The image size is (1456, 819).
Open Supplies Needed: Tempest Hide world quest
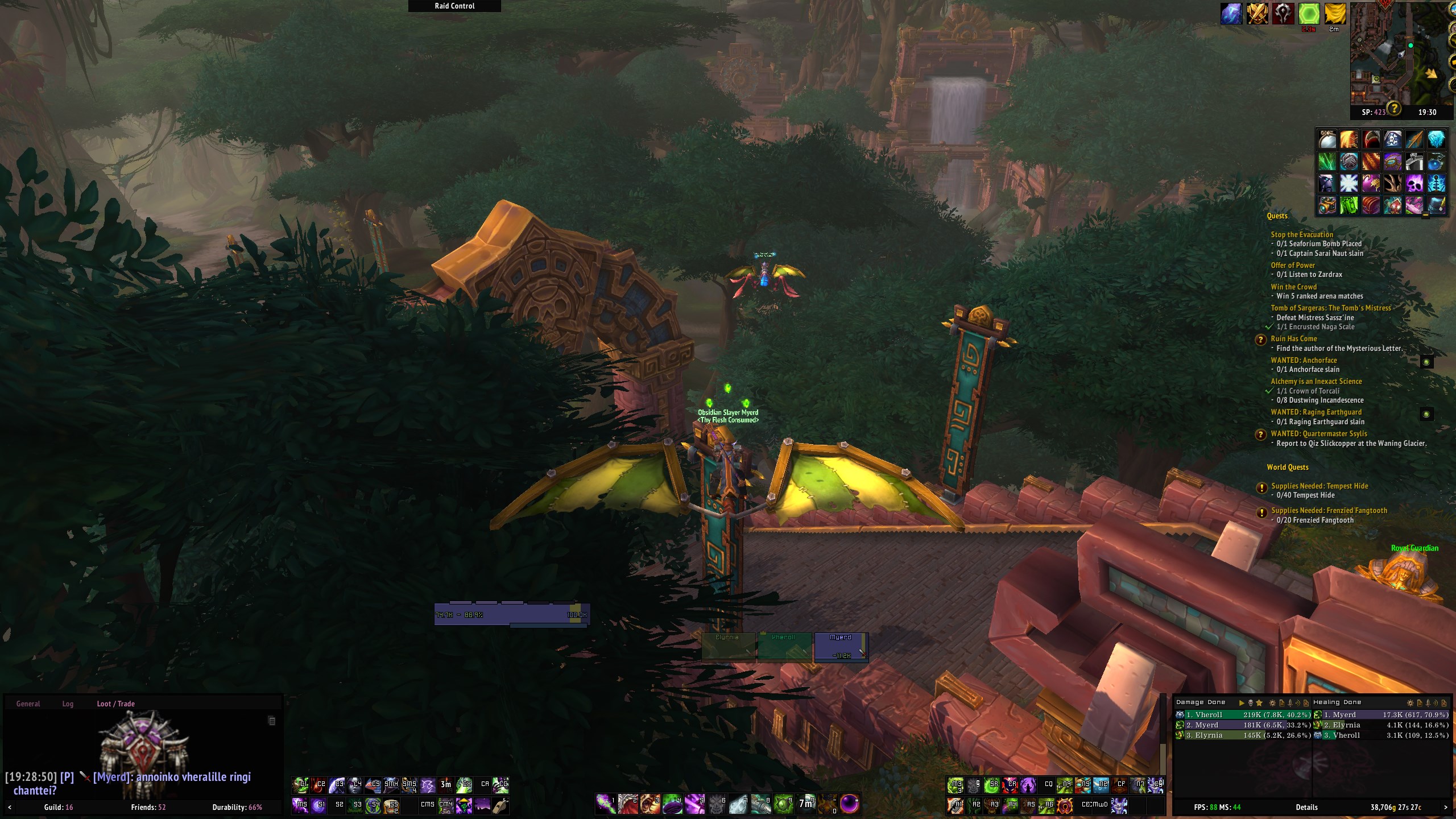tap(1319, 486)
